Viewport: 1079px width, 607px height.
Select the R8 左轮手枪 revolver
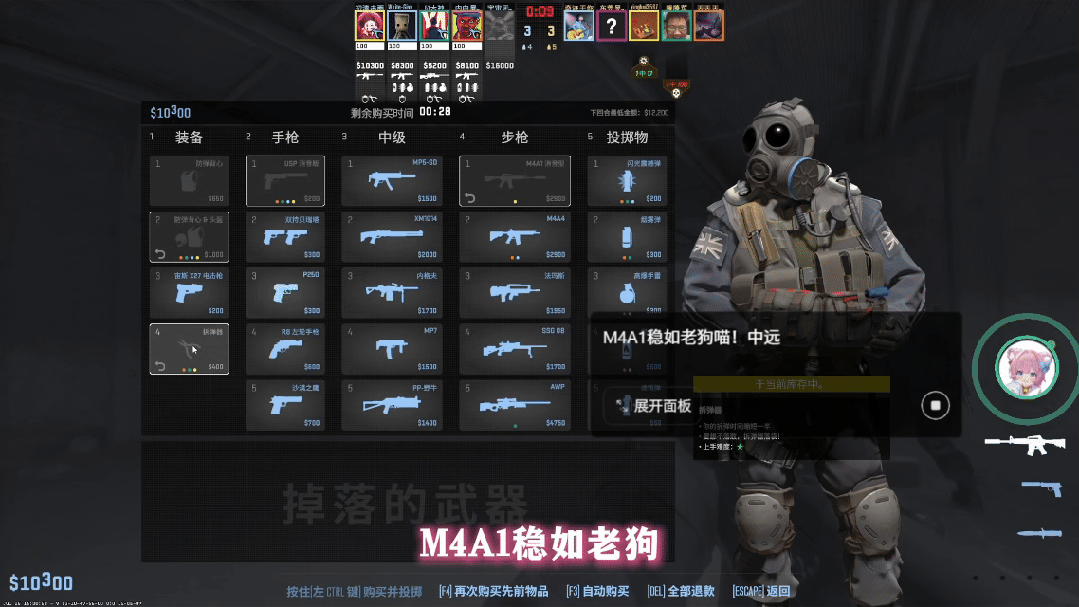[285, 349]
